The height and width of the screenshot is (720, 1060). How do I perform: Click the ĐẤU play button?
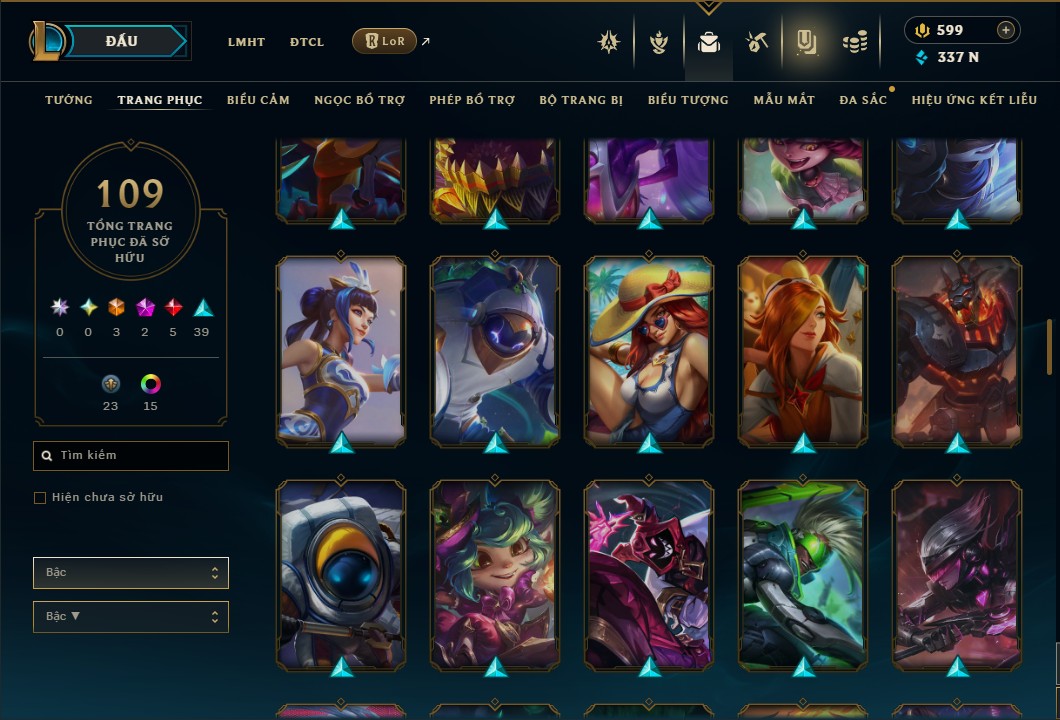122,41
